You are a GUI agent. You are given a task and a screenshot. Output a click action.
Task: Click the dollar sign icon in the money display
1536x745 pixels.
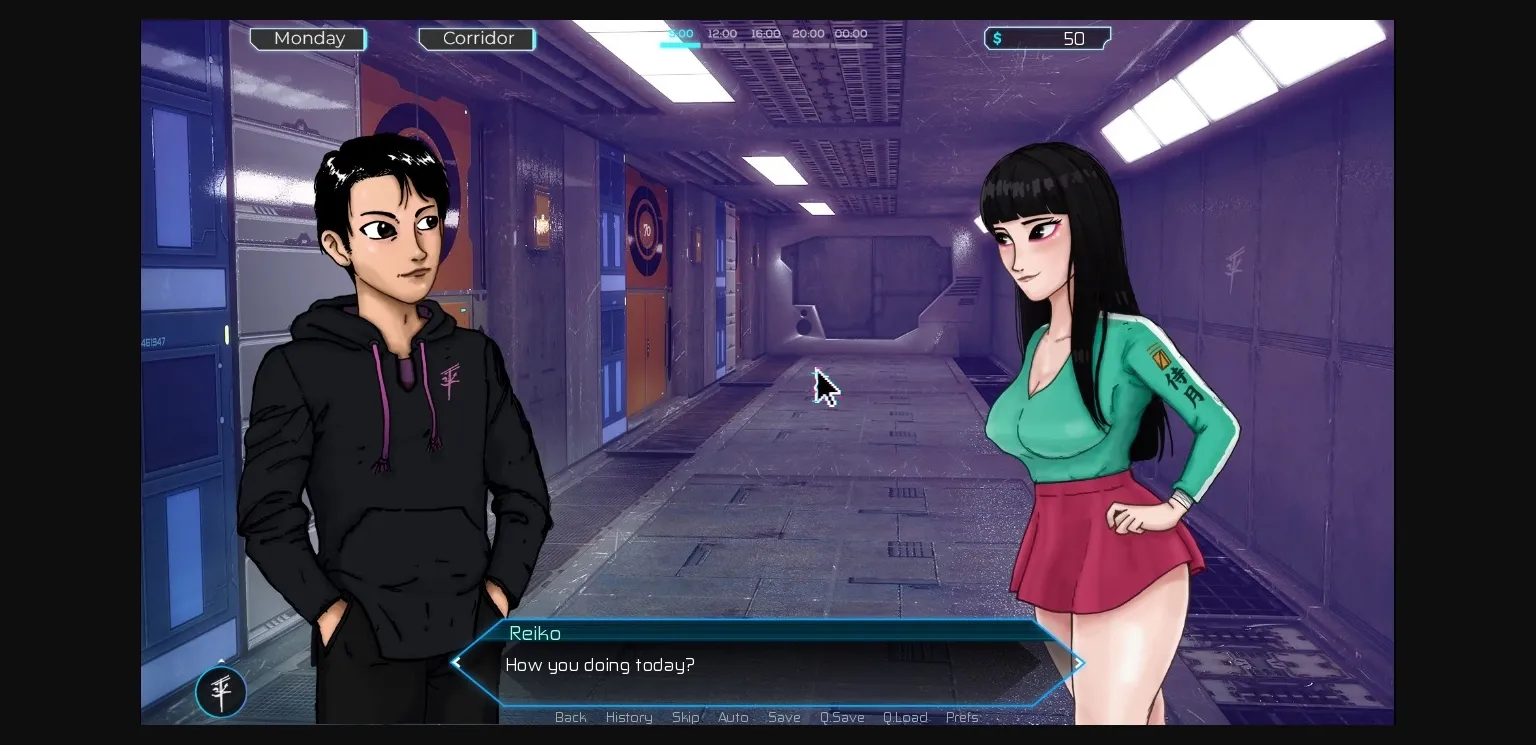pos(996,38)
